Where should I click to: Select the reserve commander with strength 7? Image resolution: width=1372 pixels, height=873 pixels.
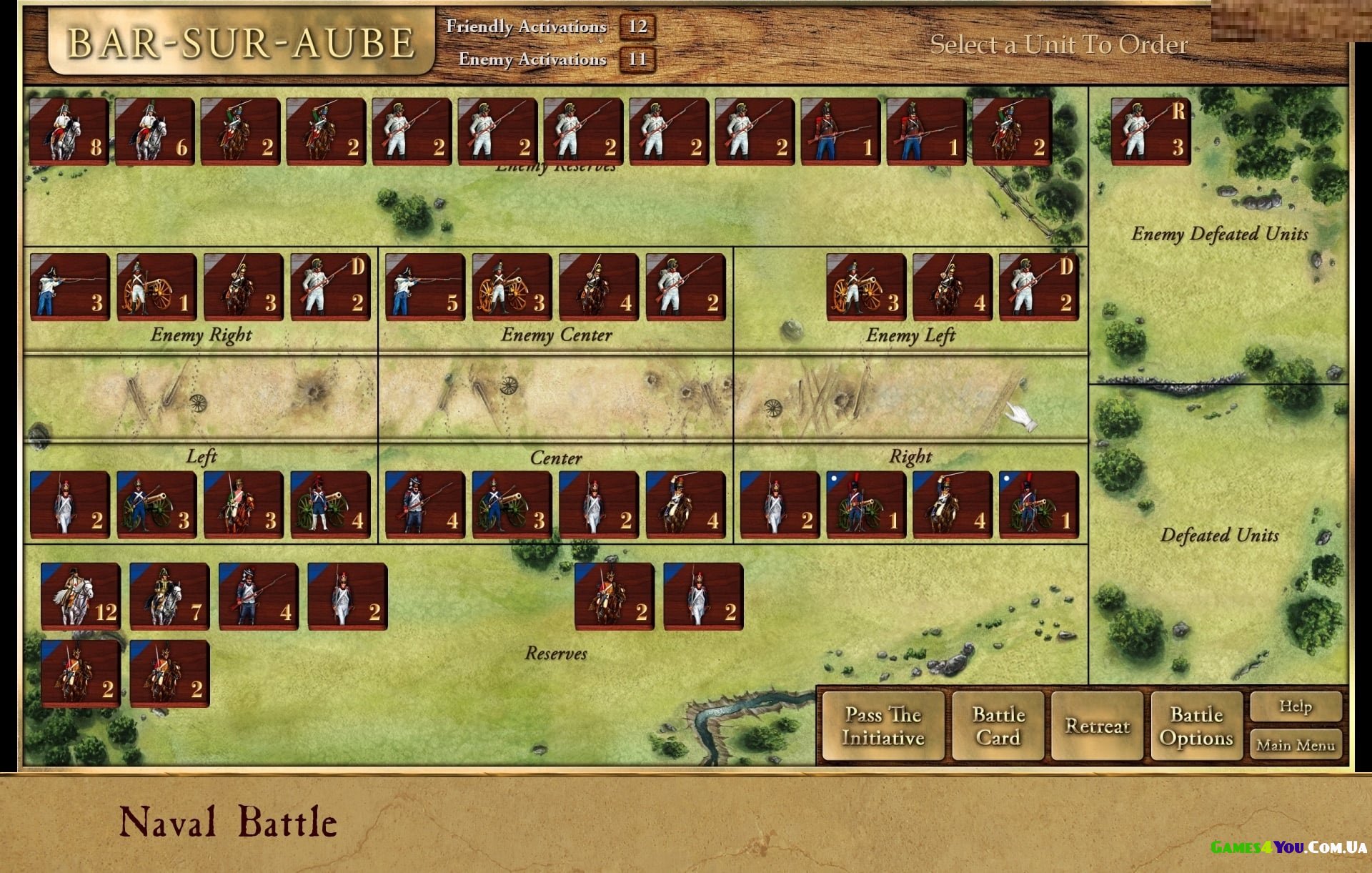coord(169,596)
